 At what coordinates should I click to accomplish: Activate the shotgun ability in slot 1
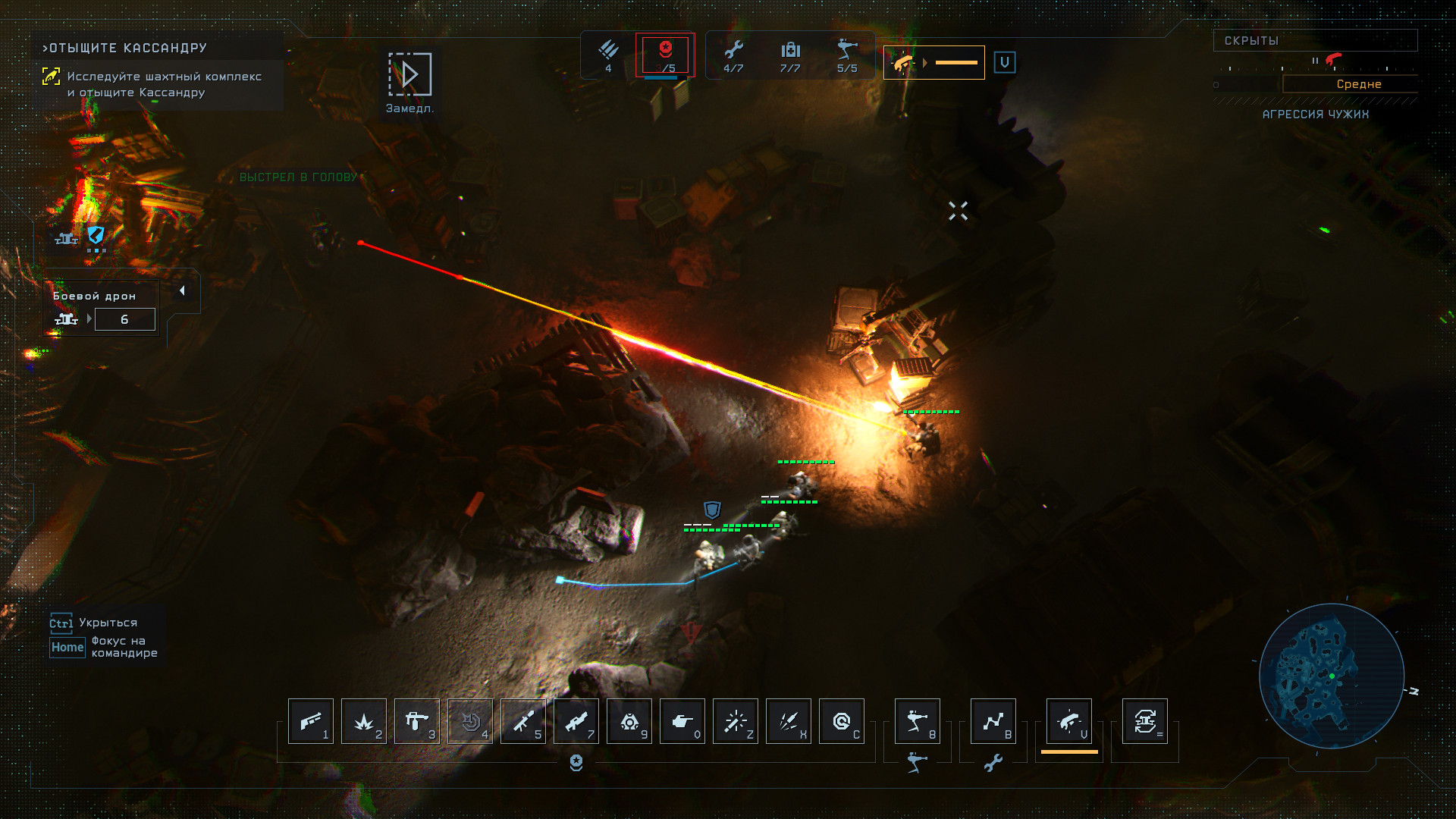(x=311, y=721)
